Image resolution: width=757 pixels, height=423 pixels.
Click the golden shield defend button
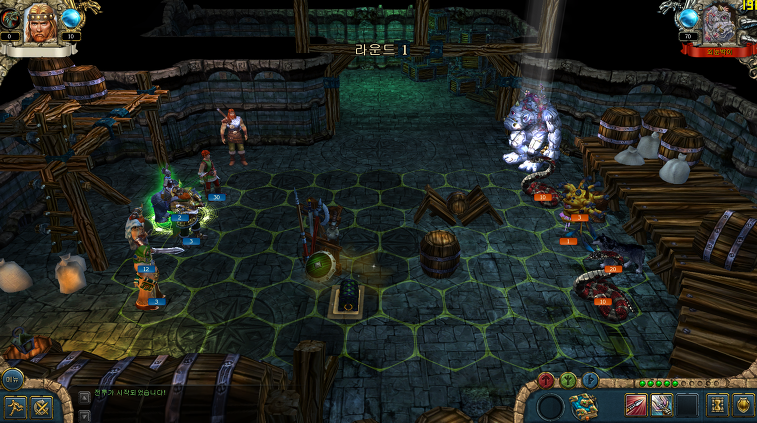[743, 405]
